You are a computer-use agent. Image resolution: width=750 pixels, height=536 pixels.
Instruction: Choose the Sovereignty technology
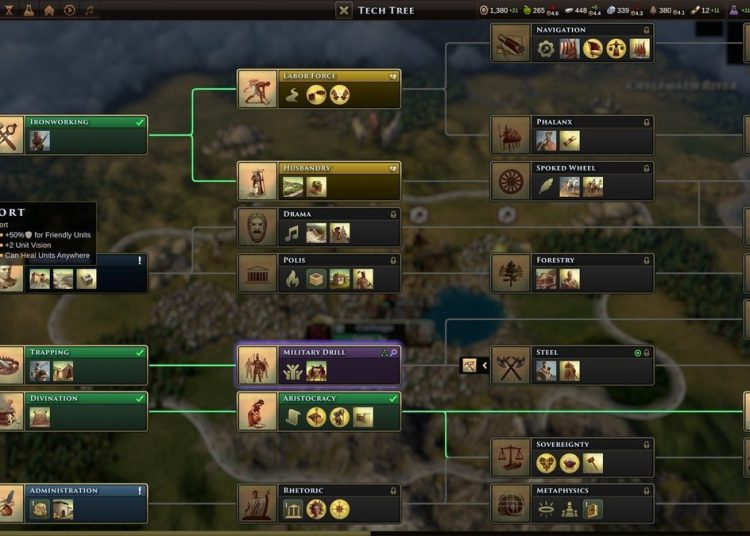(x=572, y=457)
